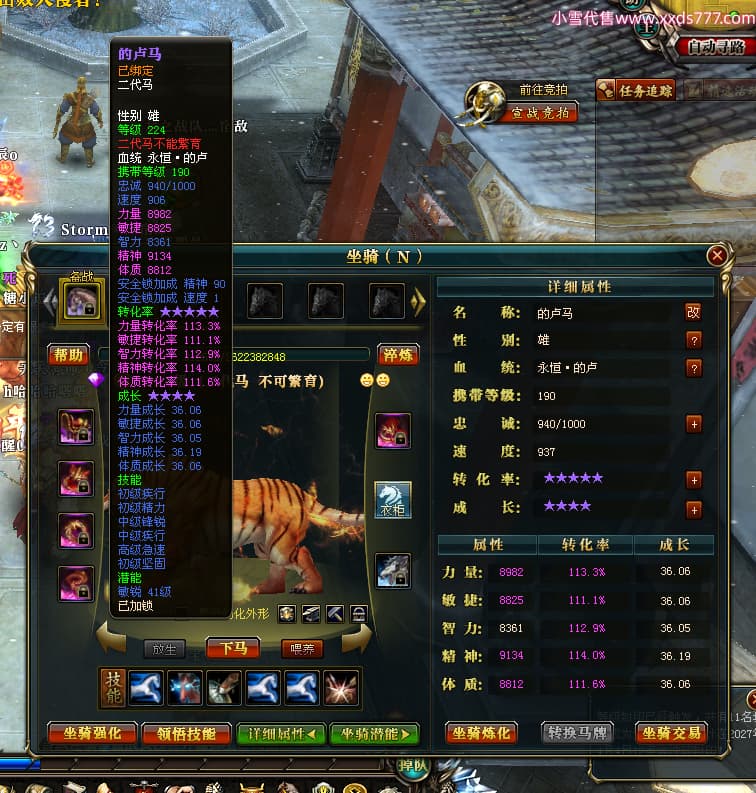
Task: Activate 自动寻路 auto-pathfinding button
Action: [x=716, y=46]
